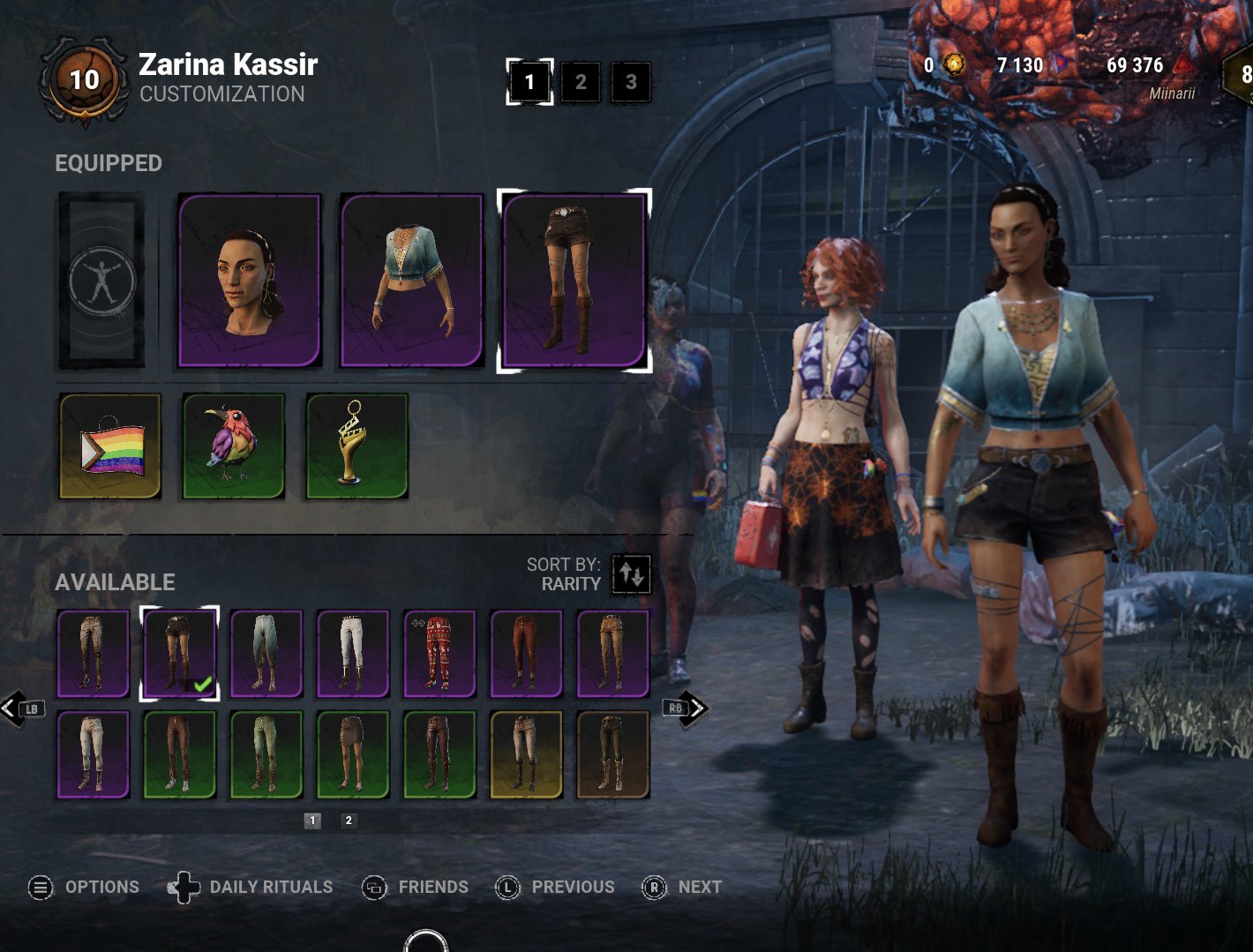The image size is (1253, 952).
Task: Open the full outfit slot
Action: (101, 280)
